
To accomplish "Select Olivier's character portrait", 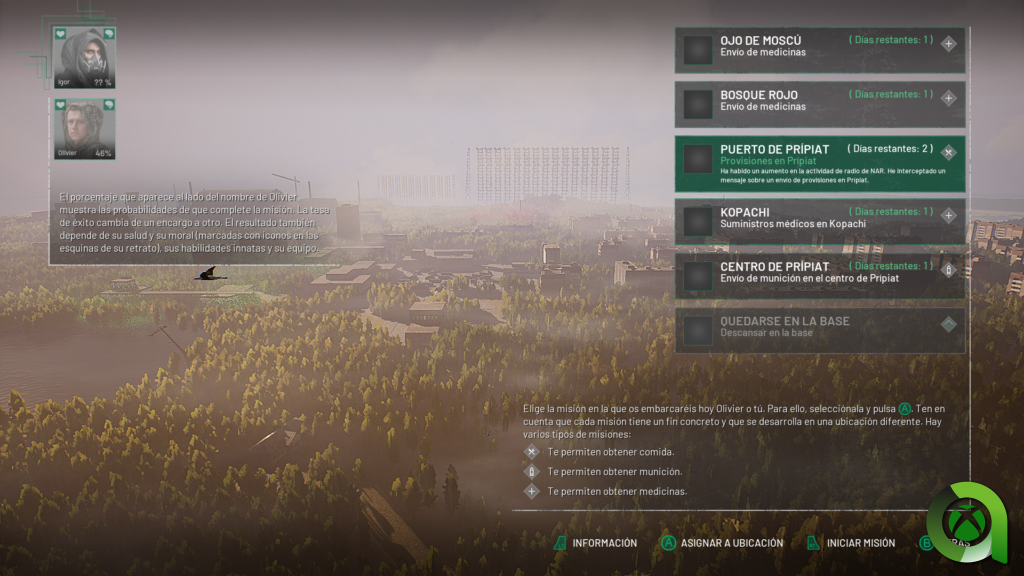I will point(84,129).
